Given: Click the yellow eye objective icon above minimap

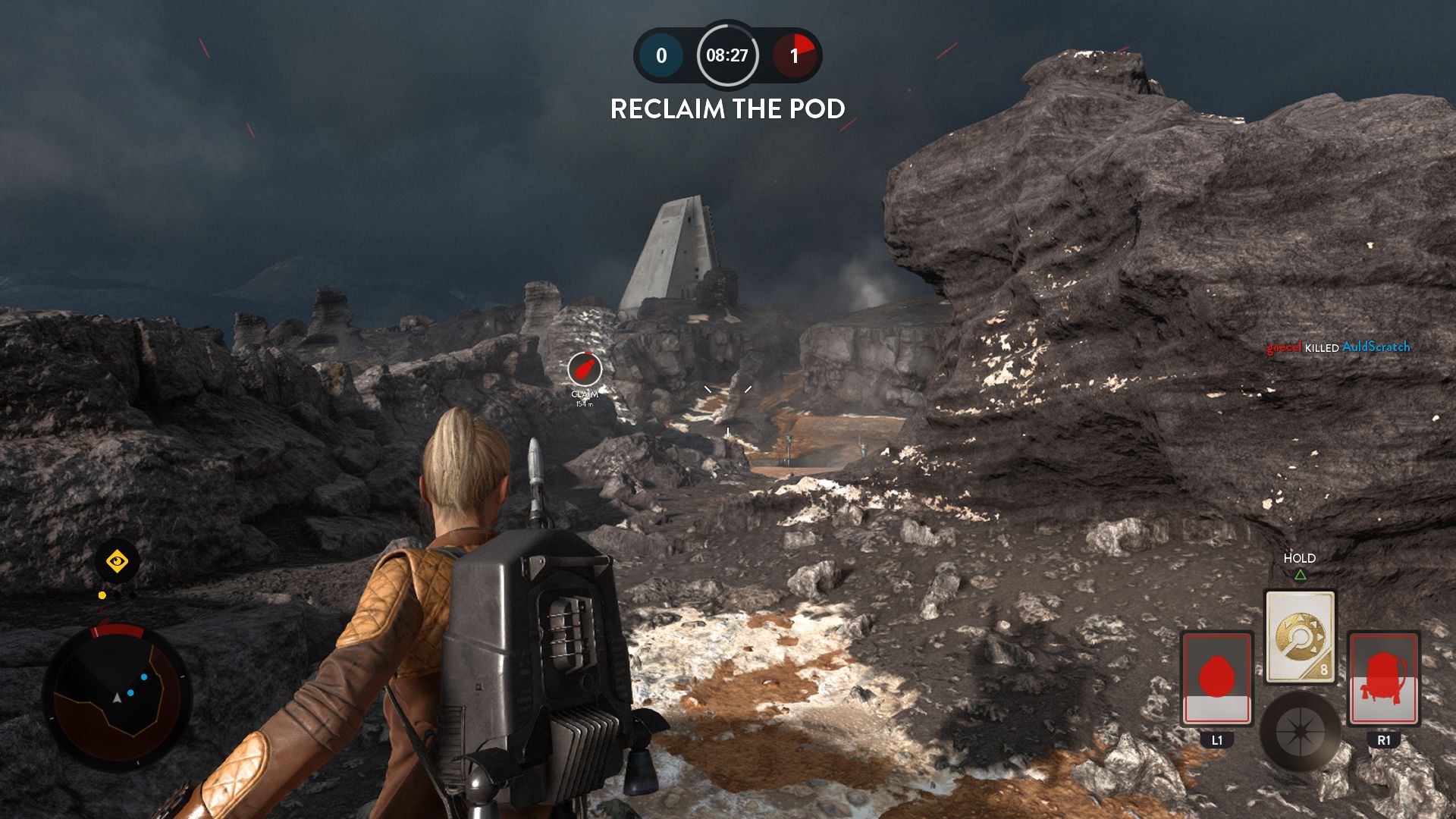Looking at the screenshot, I should (x=115, y=563).
